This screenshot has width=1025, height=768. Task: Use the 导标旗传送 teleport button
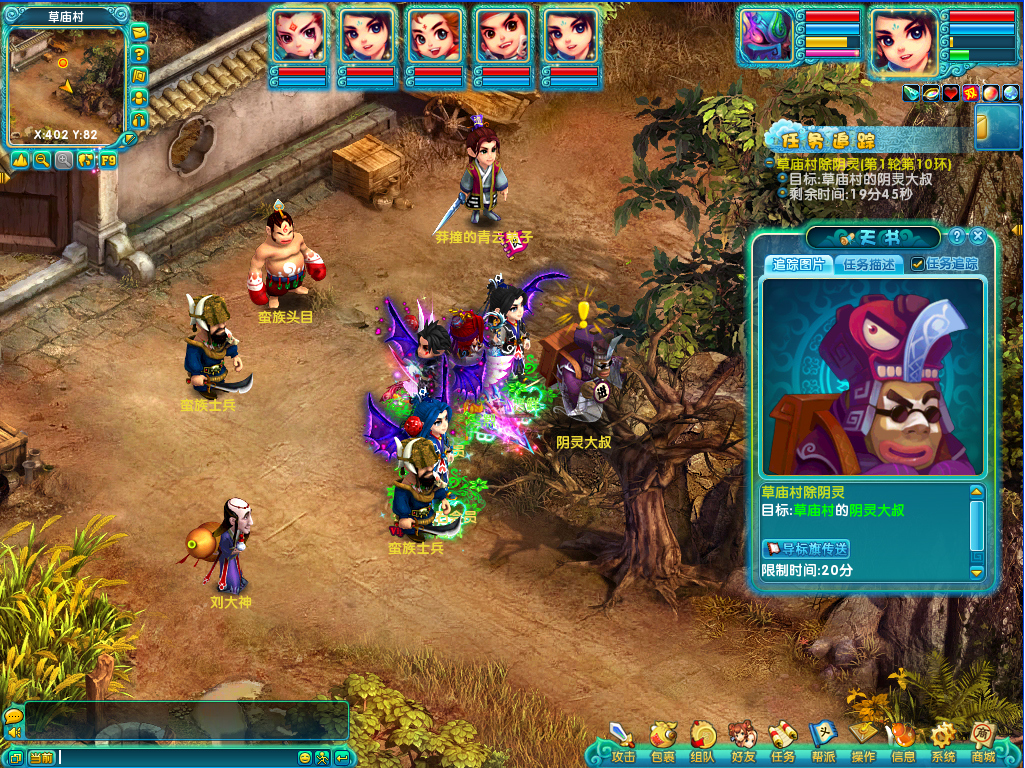pyautogui.click(x=806, y=548)
